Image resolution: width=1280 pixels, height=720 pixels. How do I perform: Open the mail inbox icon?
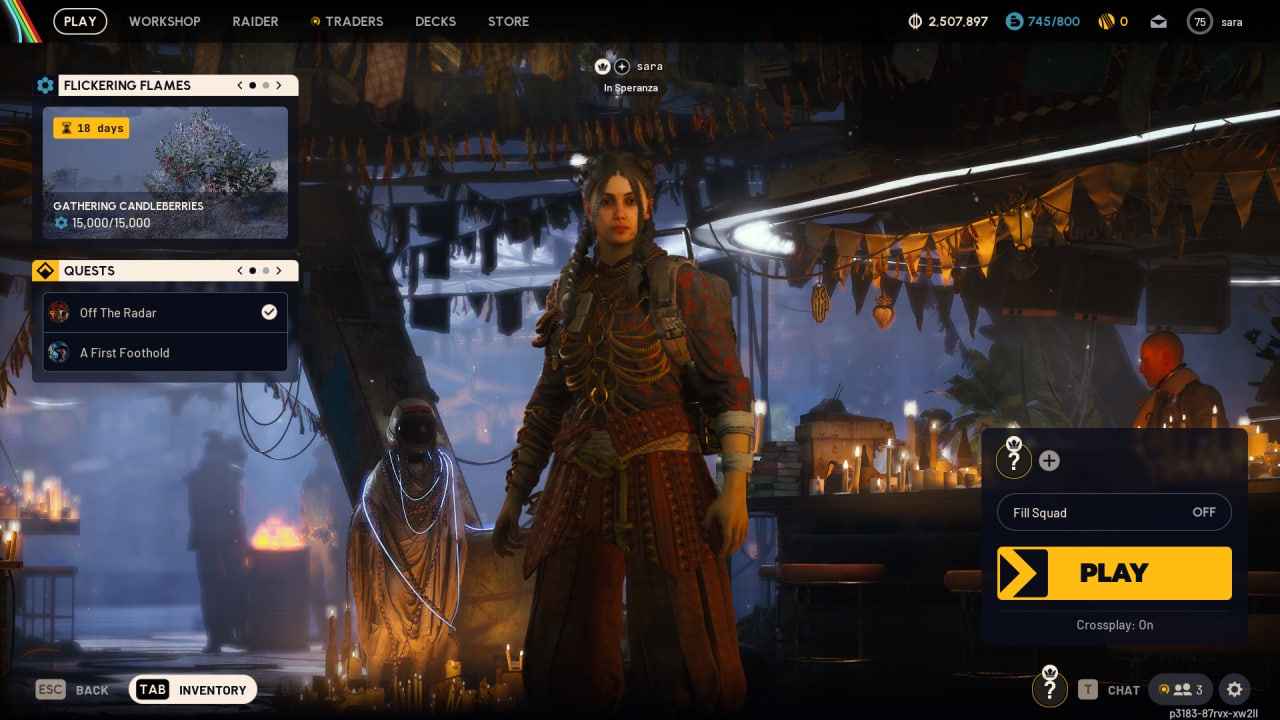1158,20
